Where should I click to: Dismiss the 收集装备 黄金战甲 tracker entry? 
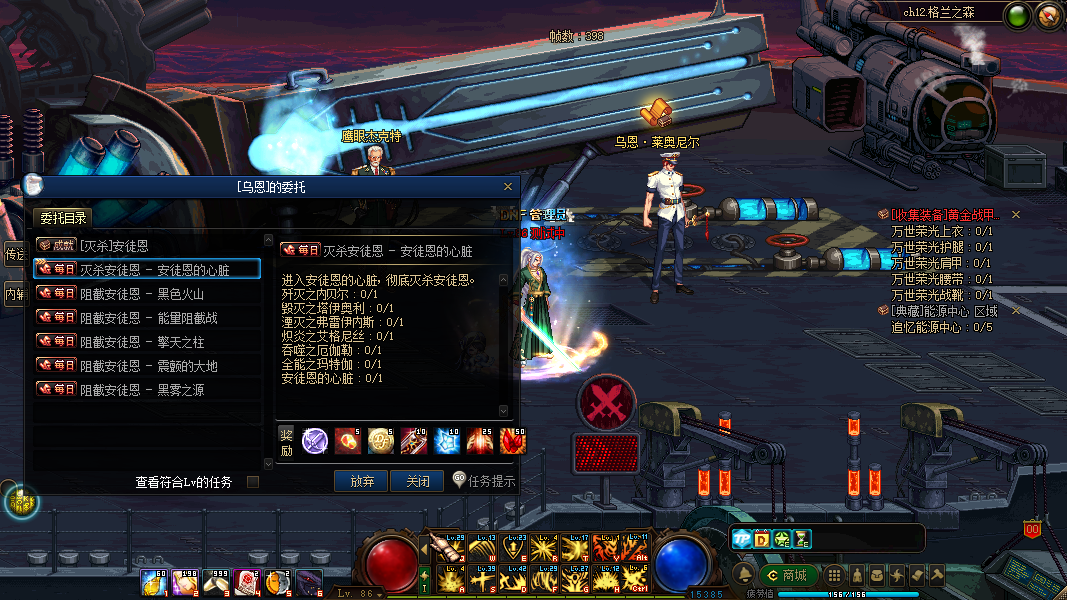click(x=1016, y=215)
